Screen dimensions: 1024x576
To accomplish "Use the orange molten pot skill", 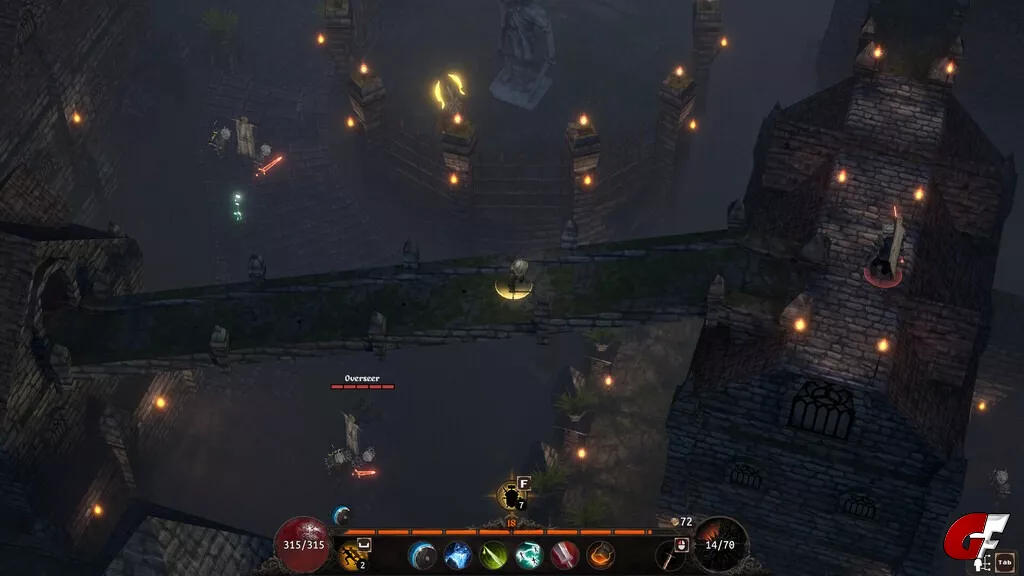I will tap(600, 555).
